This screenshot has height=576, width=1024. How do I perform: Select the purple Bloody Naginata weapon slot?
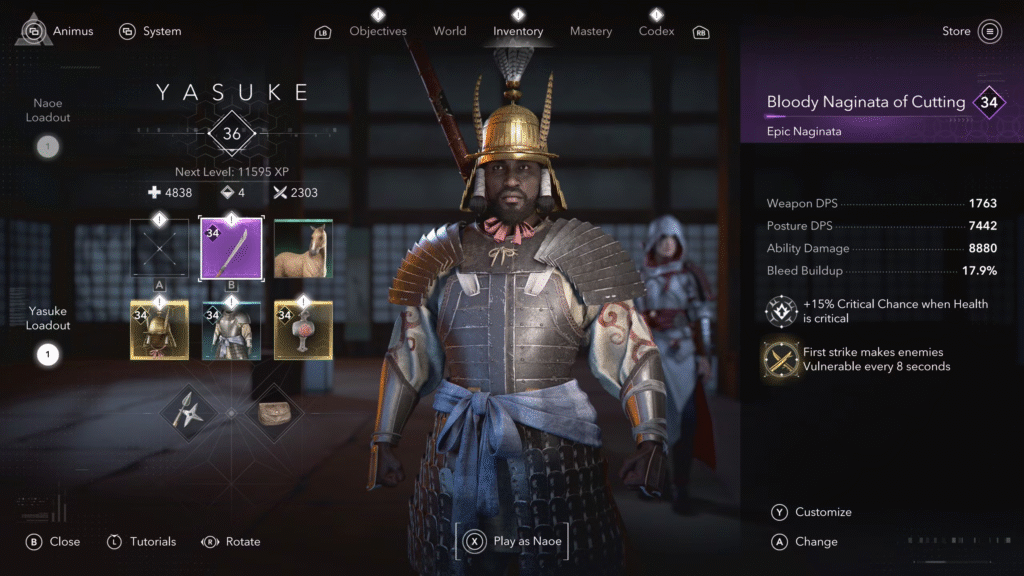231,248
